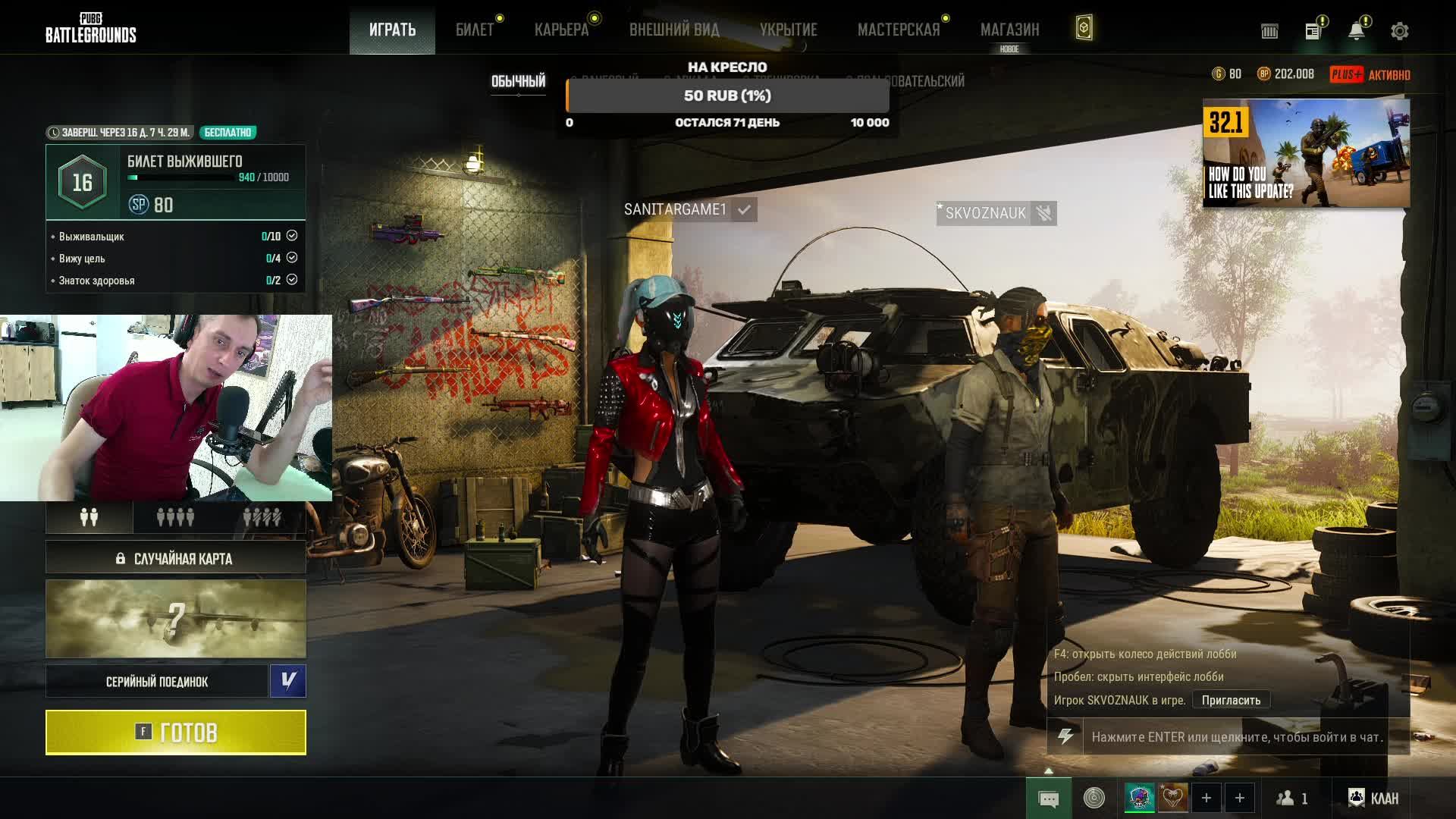Switch to the Карьера tab
This screenshot has height=819, width=1456.
click(x=561, y=30)
